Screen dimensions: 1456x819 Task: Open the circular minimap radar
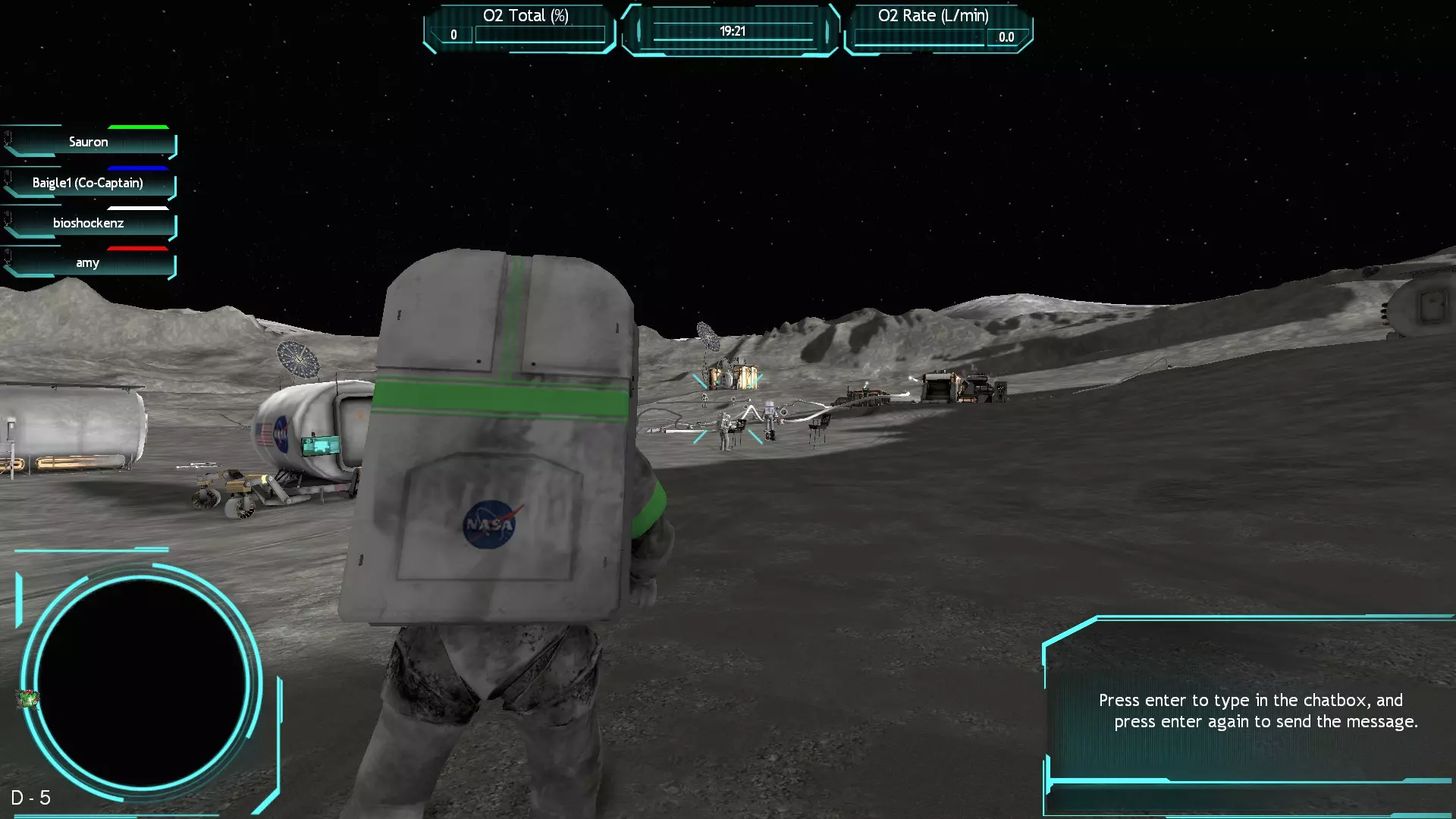141,682
